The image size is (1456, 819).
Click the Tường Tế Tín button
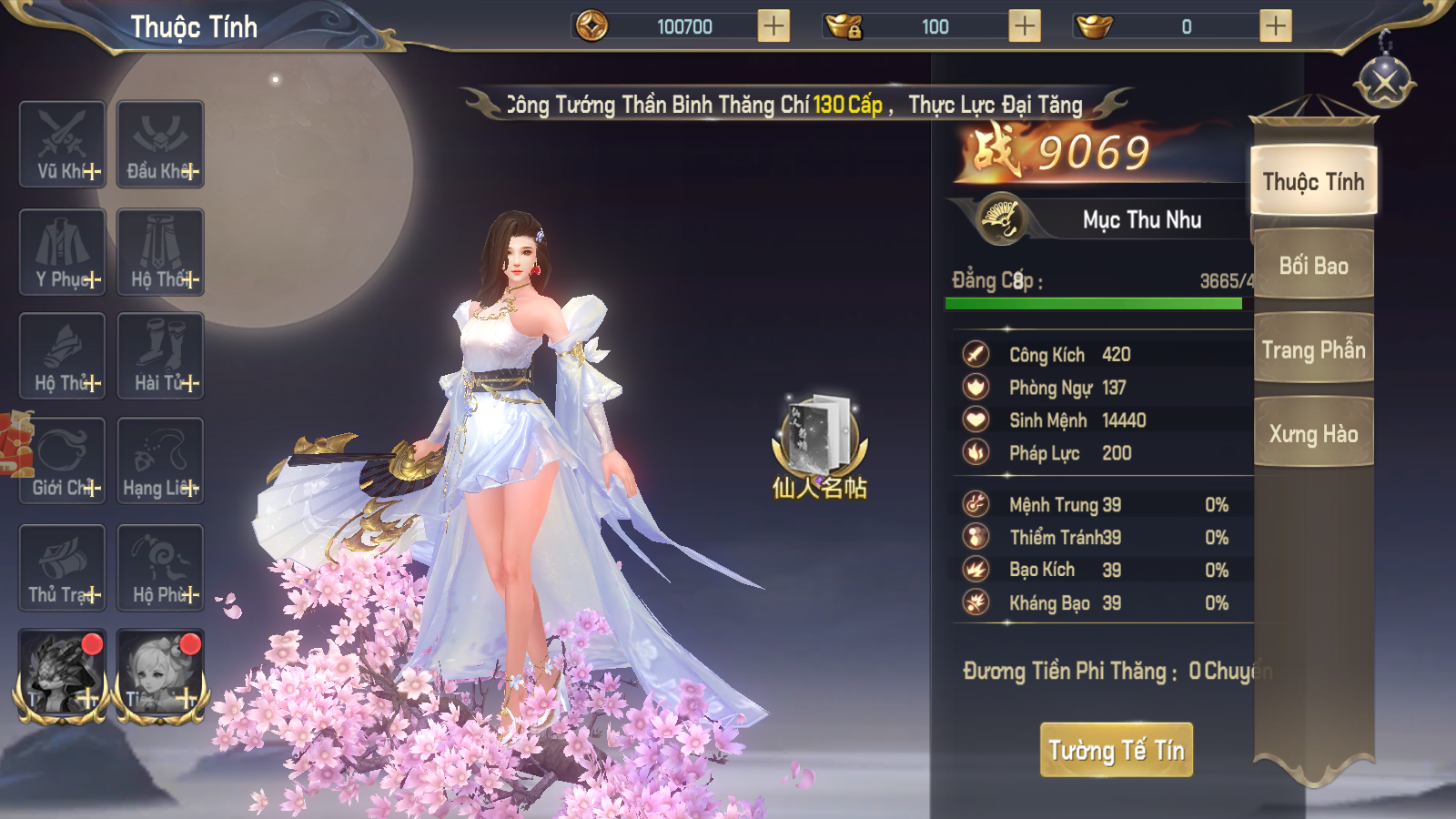pos(1116,750)
